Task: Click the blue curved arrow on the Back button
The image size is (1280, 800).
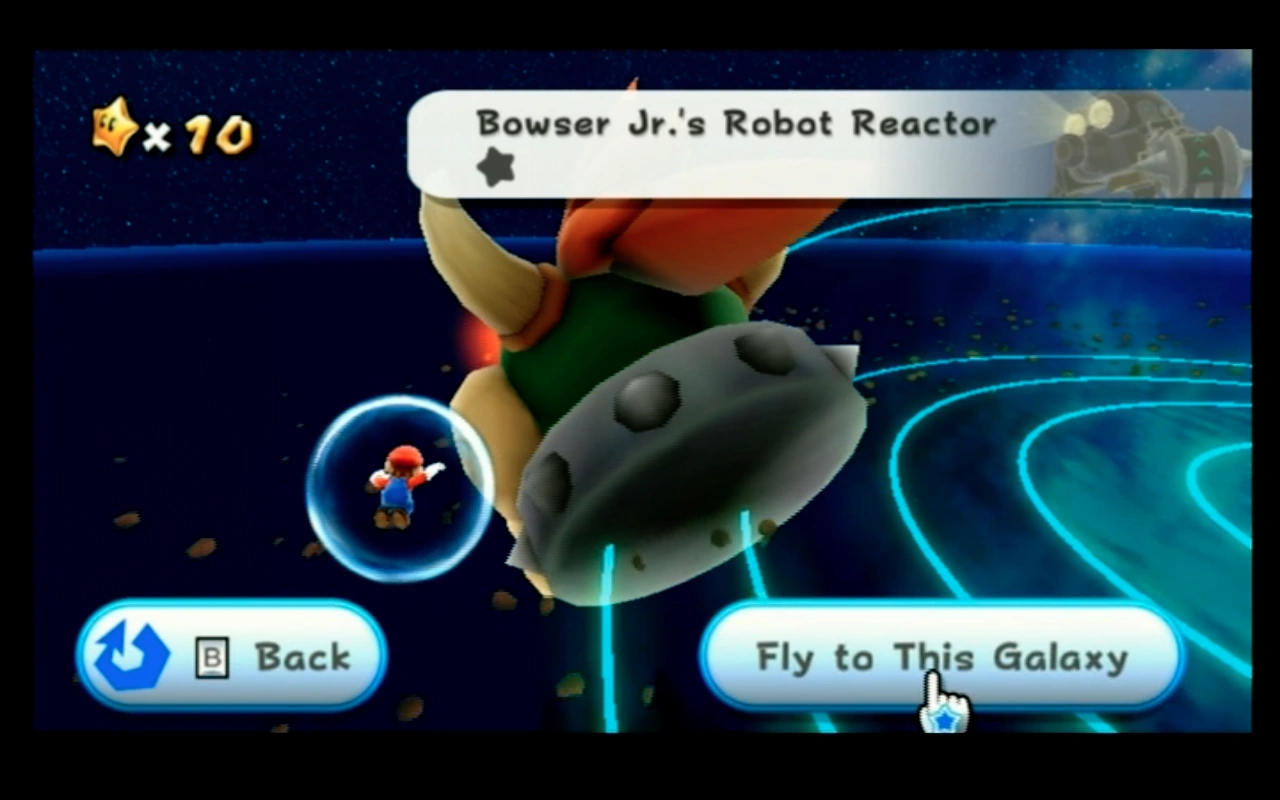Action: coord(133,656)
